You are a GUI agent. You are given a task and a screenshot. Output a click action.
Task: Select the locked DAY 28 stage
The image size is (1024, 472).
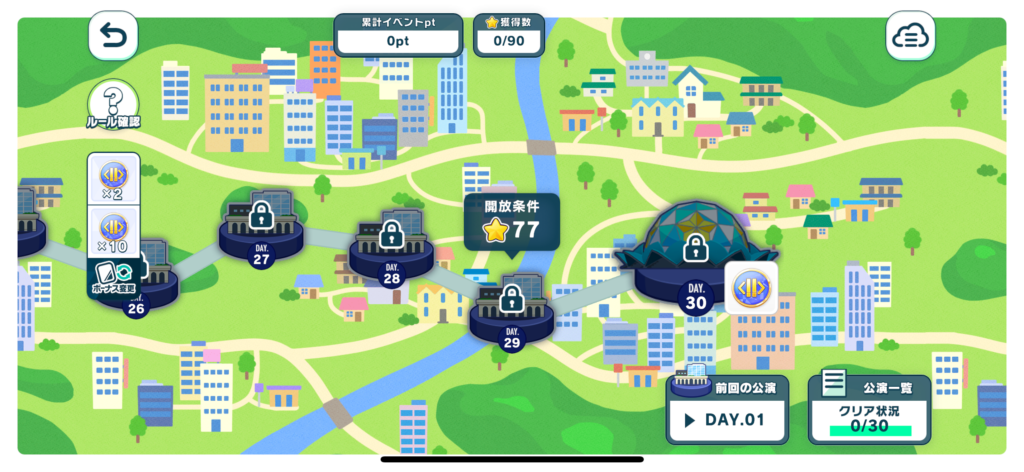[x=391, y=245]
